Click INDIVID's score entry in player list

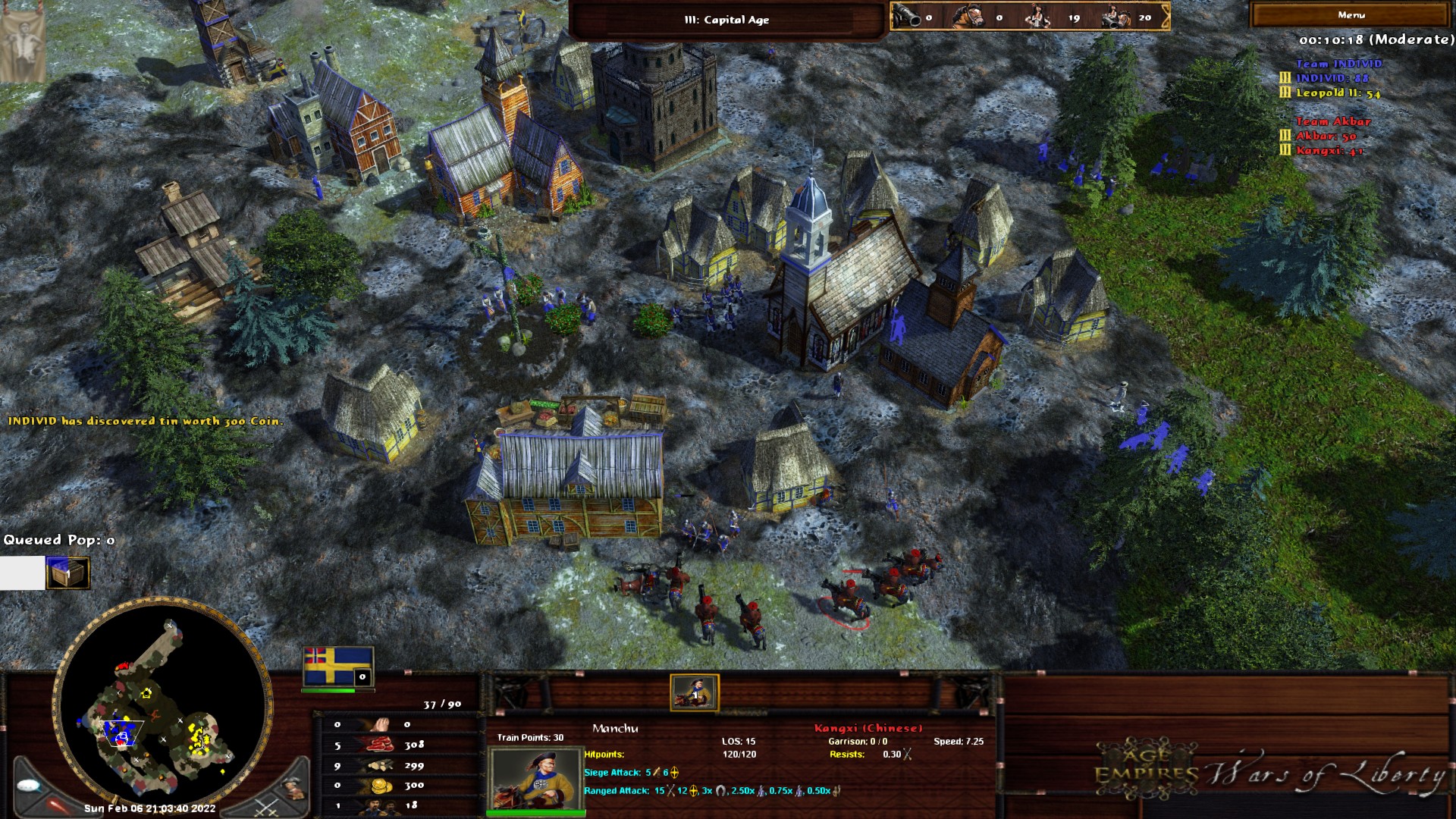[1332, 78]
